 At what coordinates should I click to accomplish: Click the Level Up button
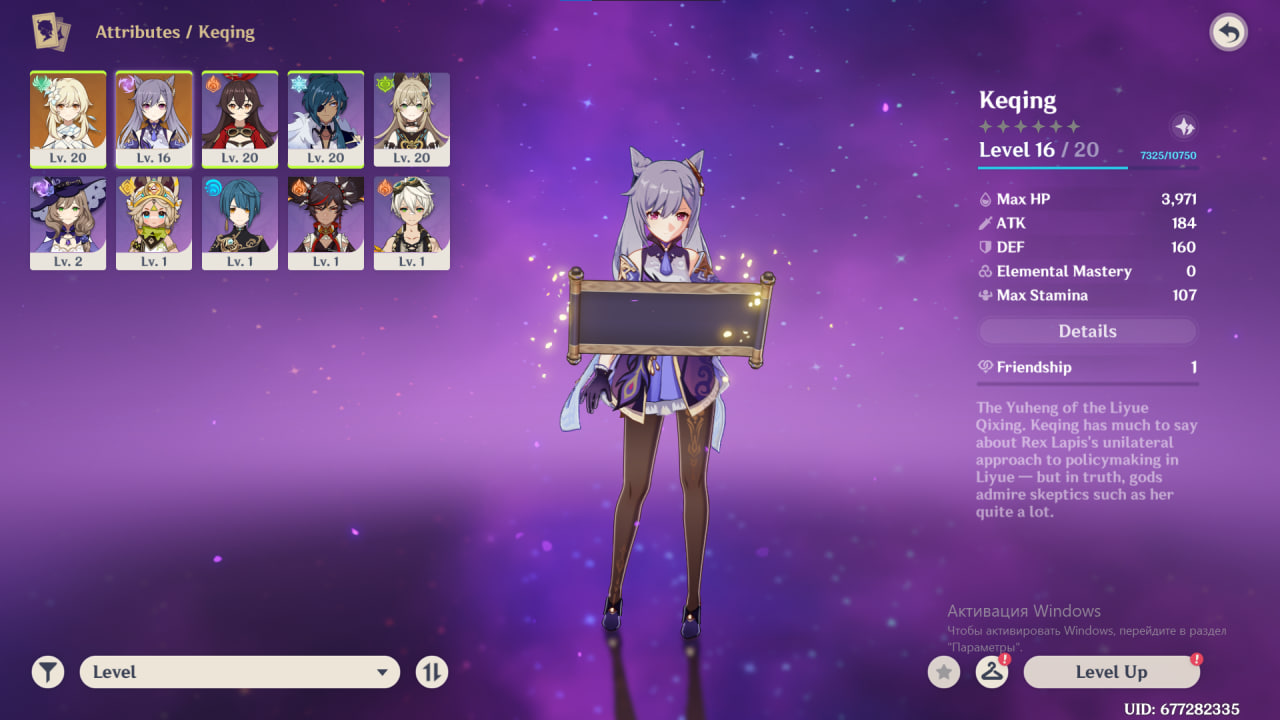point(1111,672)
